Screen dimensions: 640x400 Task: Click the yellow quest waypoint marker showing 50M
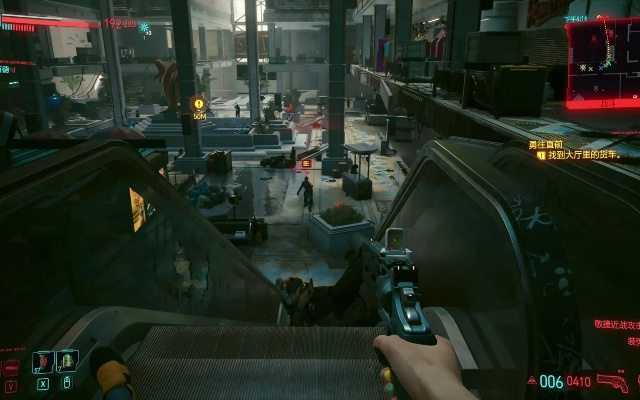point(199,103)
